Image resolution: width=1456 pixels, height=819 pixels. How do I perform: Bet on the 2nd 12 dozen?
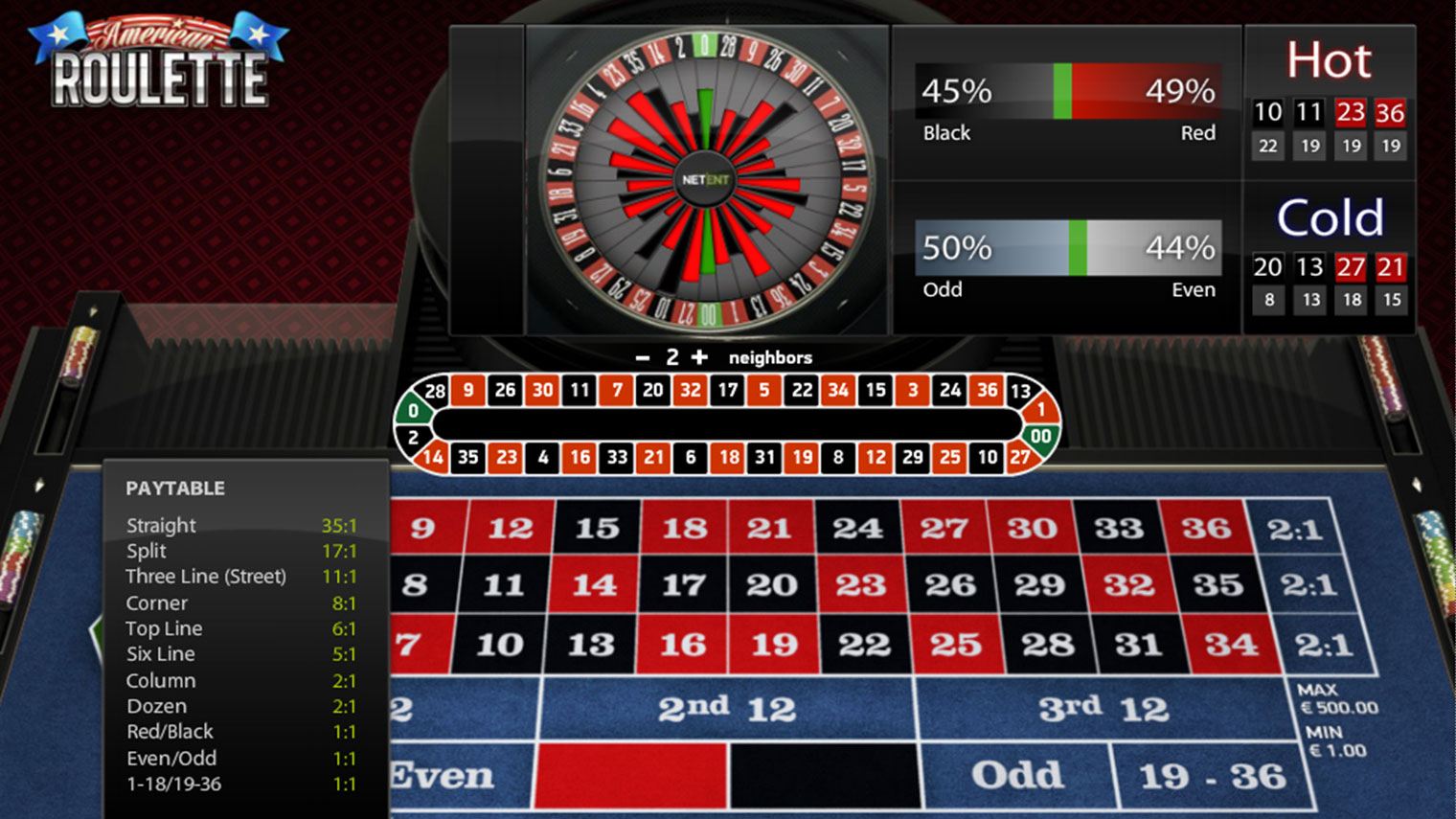pyautogui.click(x=725, y=707)
